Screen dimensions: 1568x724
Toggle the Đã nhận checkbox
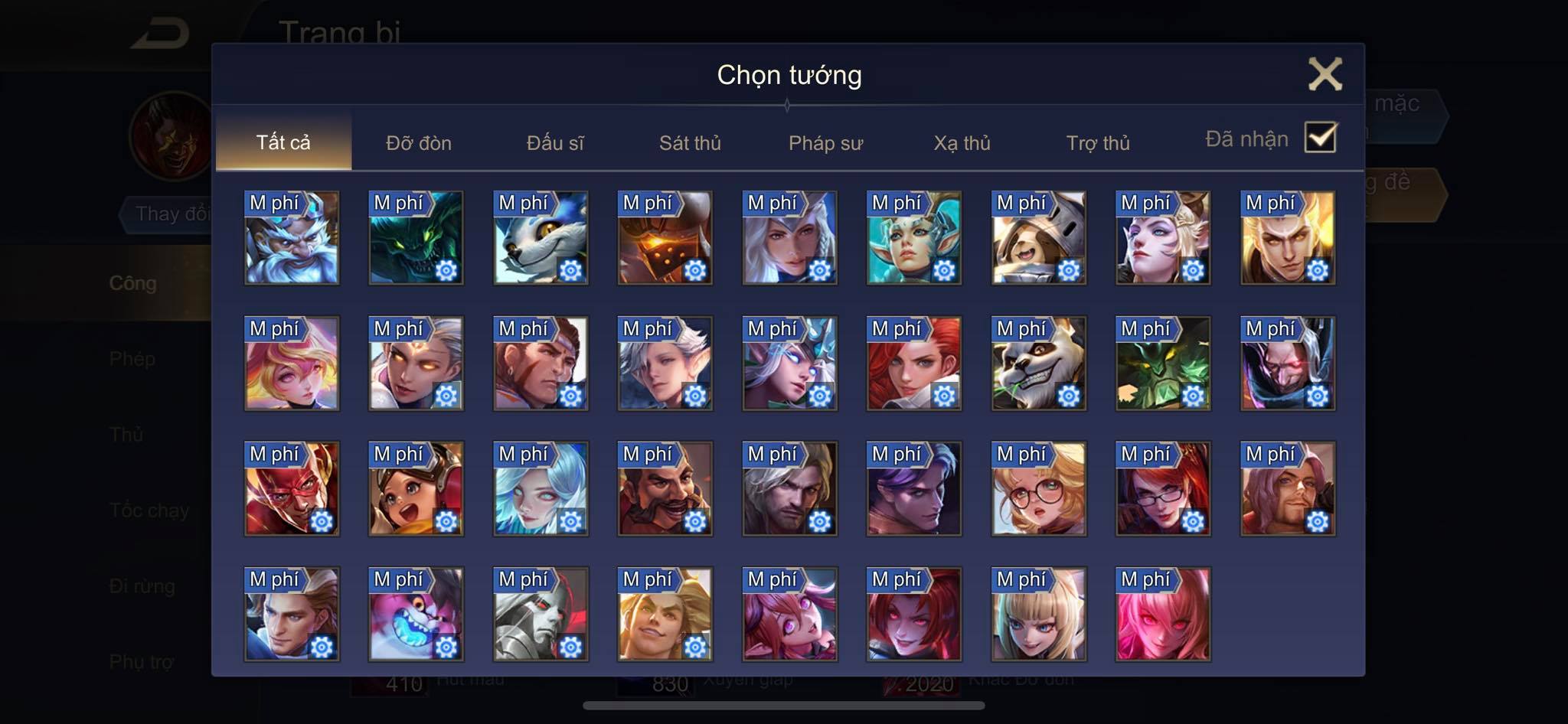(1321, 138)
